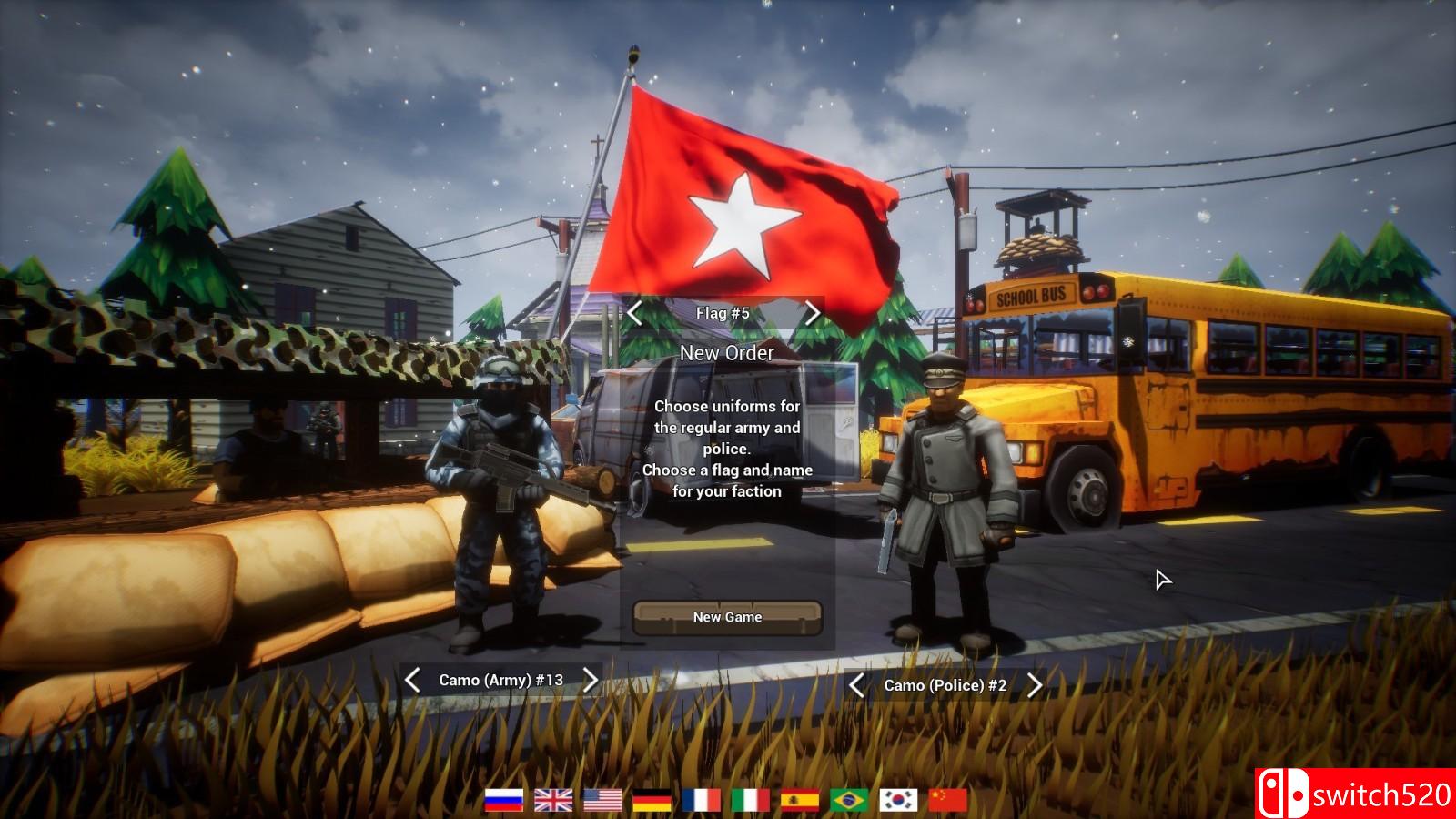Advance to the next Police camo uniform

coord(1034,685)
